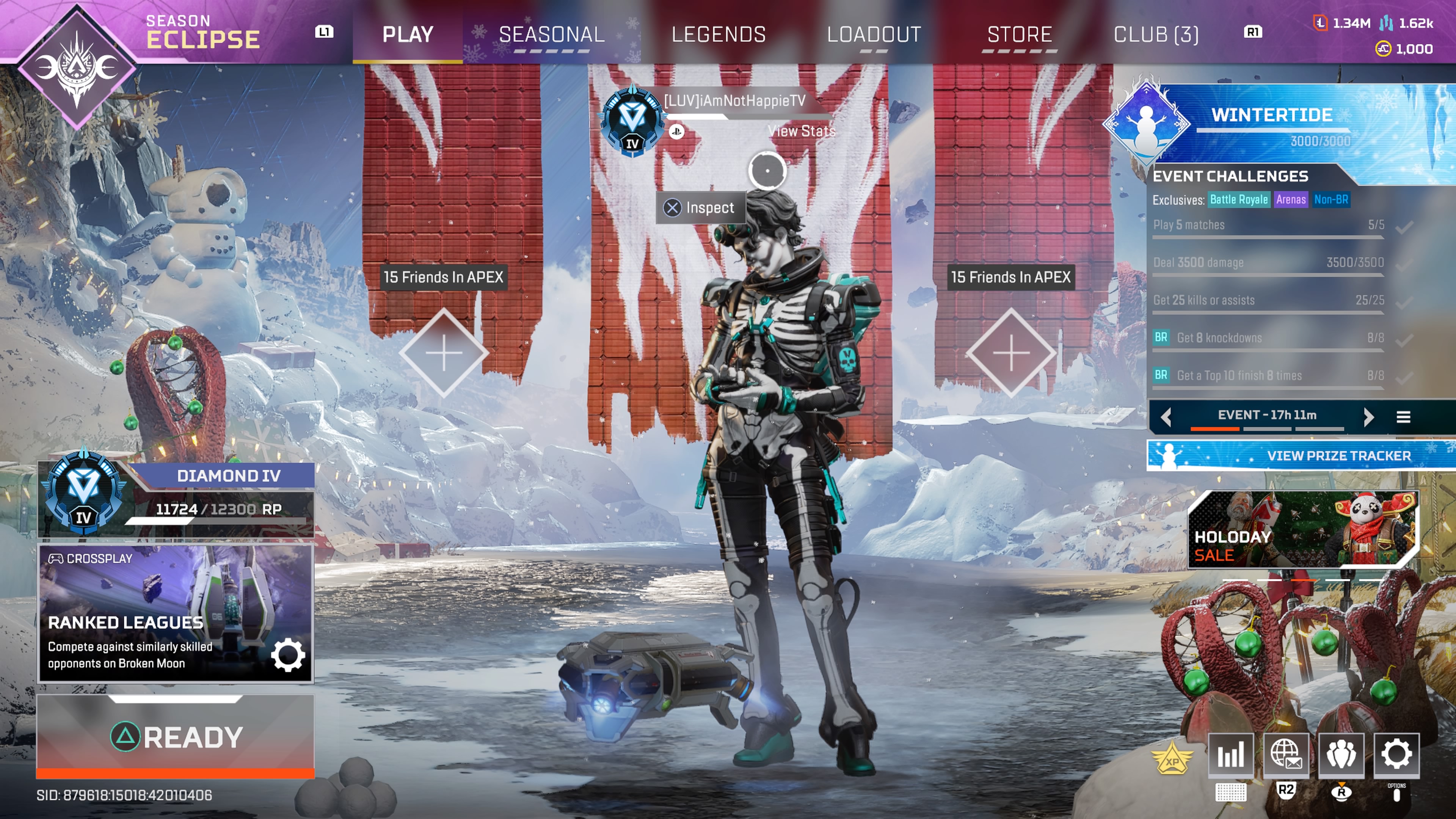Toggle the Arenas exclusives filter
This screenshot has width=1456, height=819.
point(1291,199)
